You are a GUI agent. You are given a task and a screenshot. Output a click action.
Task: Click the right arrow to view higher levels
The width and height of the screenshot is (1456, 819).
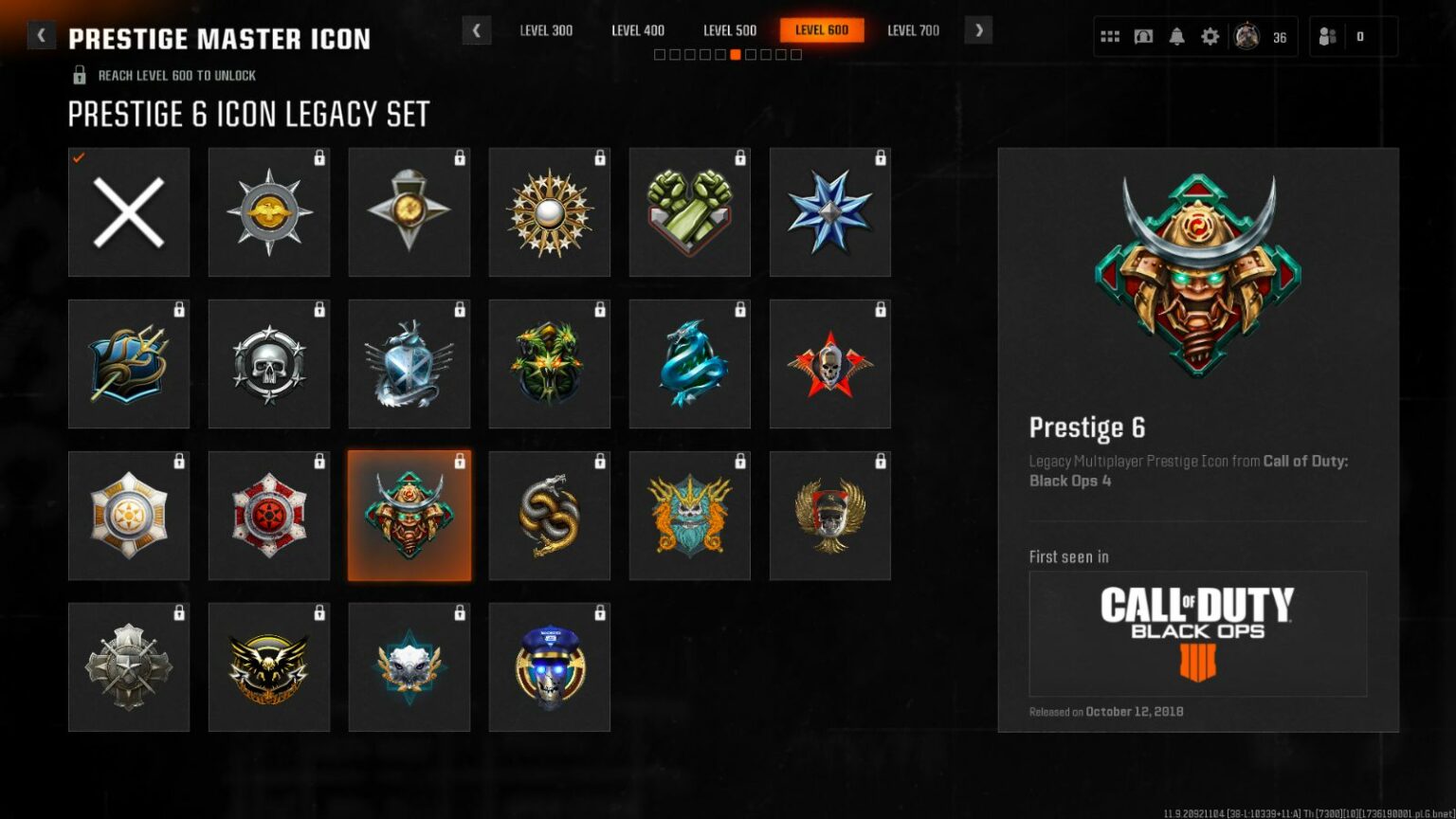coord(978,31)
